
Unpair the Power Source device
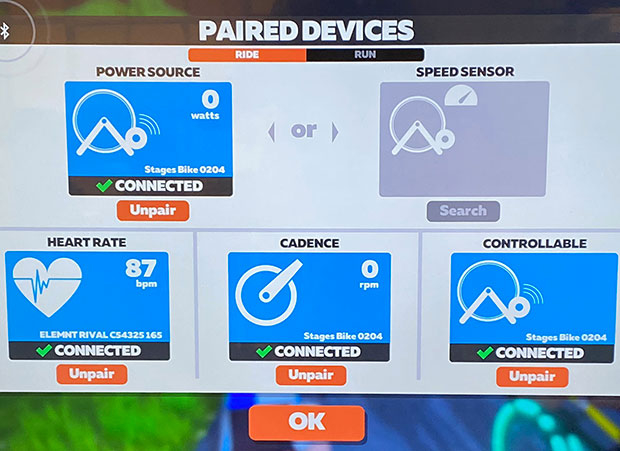[152, 211]
